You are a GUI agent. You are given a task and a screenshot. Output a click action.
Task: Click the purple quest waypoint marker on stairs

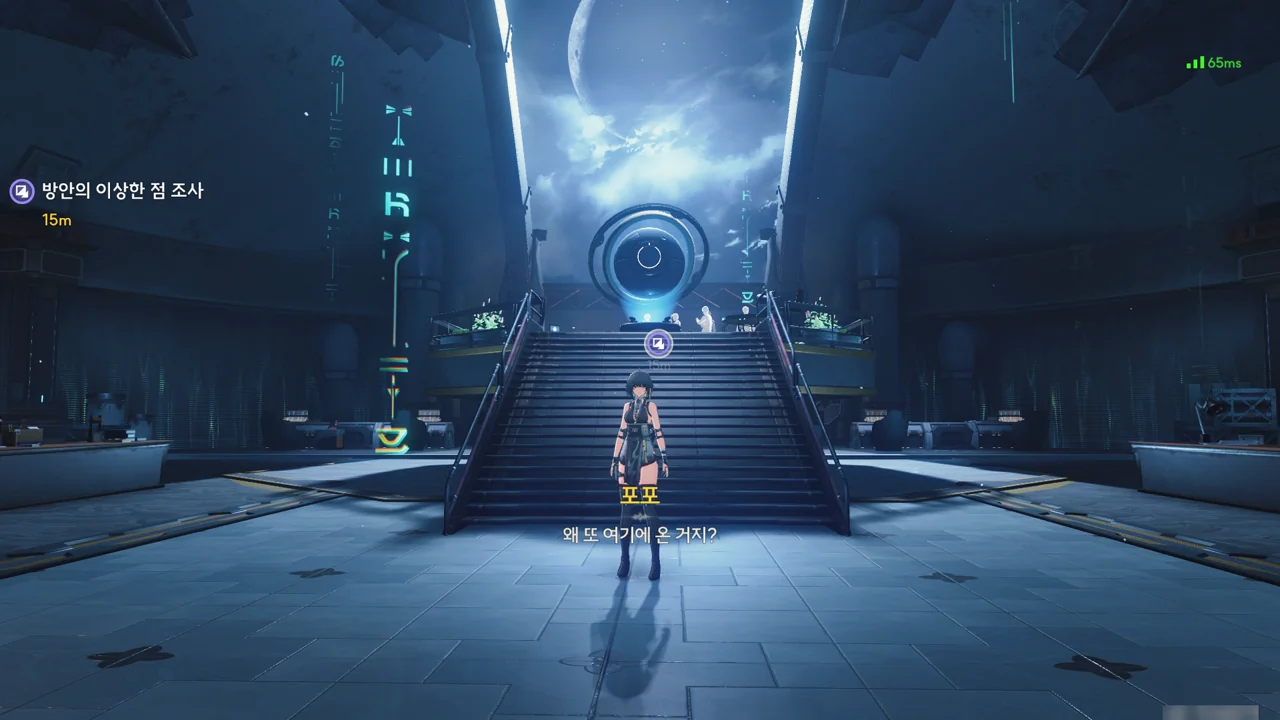pyautogui.click(x=658, y=345)
